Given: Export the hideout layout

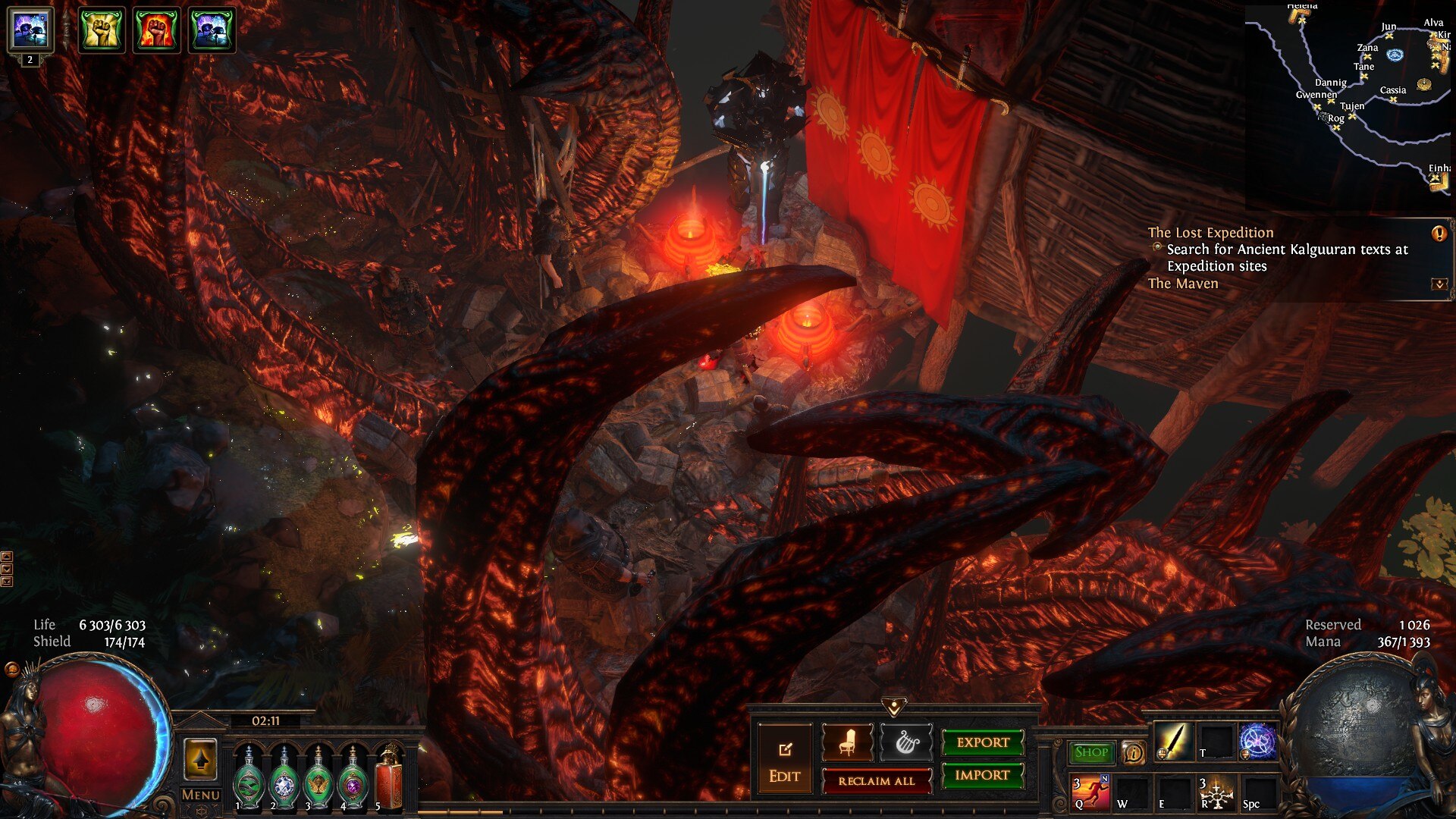Looking at the screenshot, I should pyautogui.click(x=983, y=742).
